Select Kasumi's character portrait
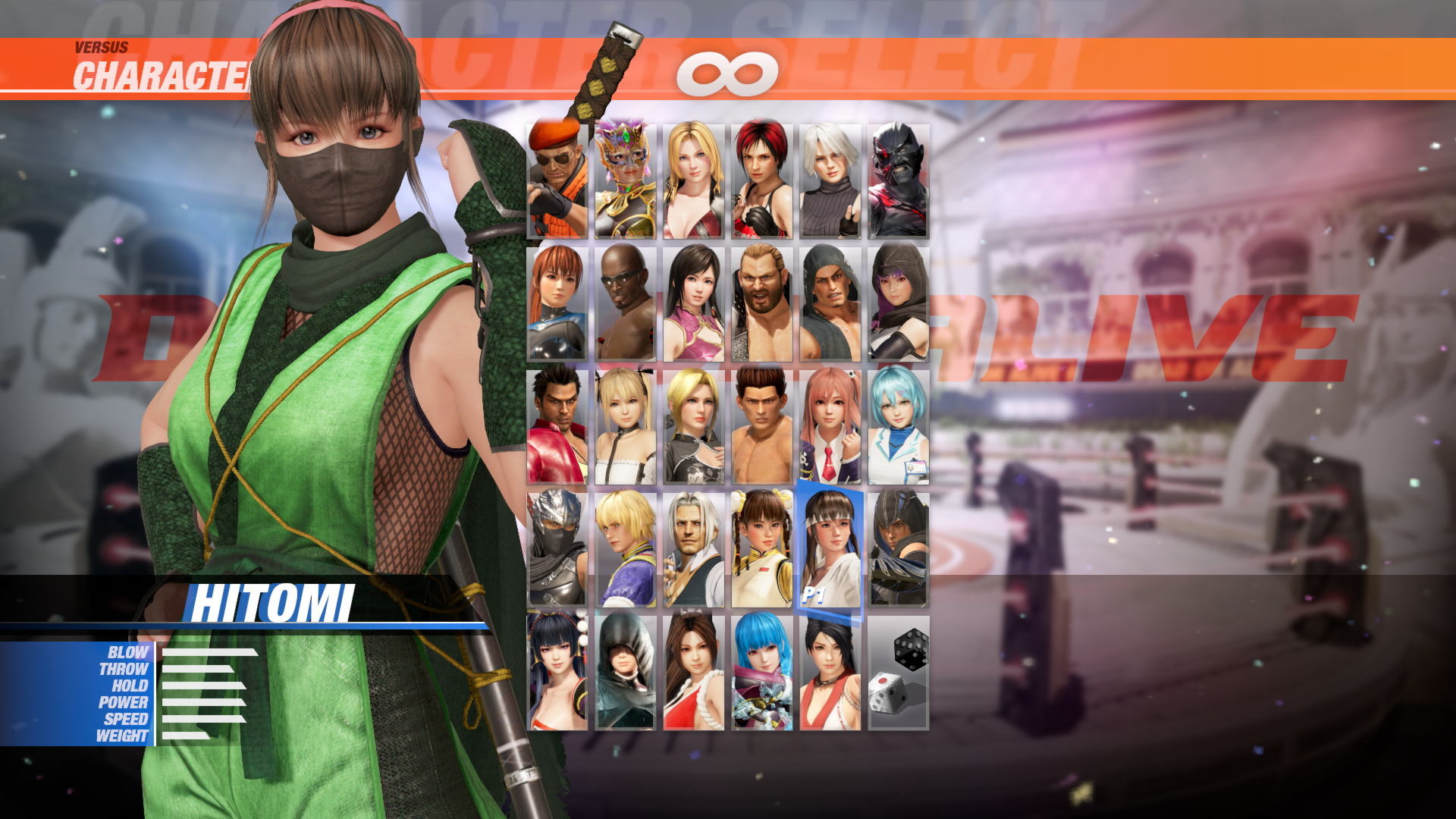This screenshot has width=1456, height=819. [x=557, y=303]
